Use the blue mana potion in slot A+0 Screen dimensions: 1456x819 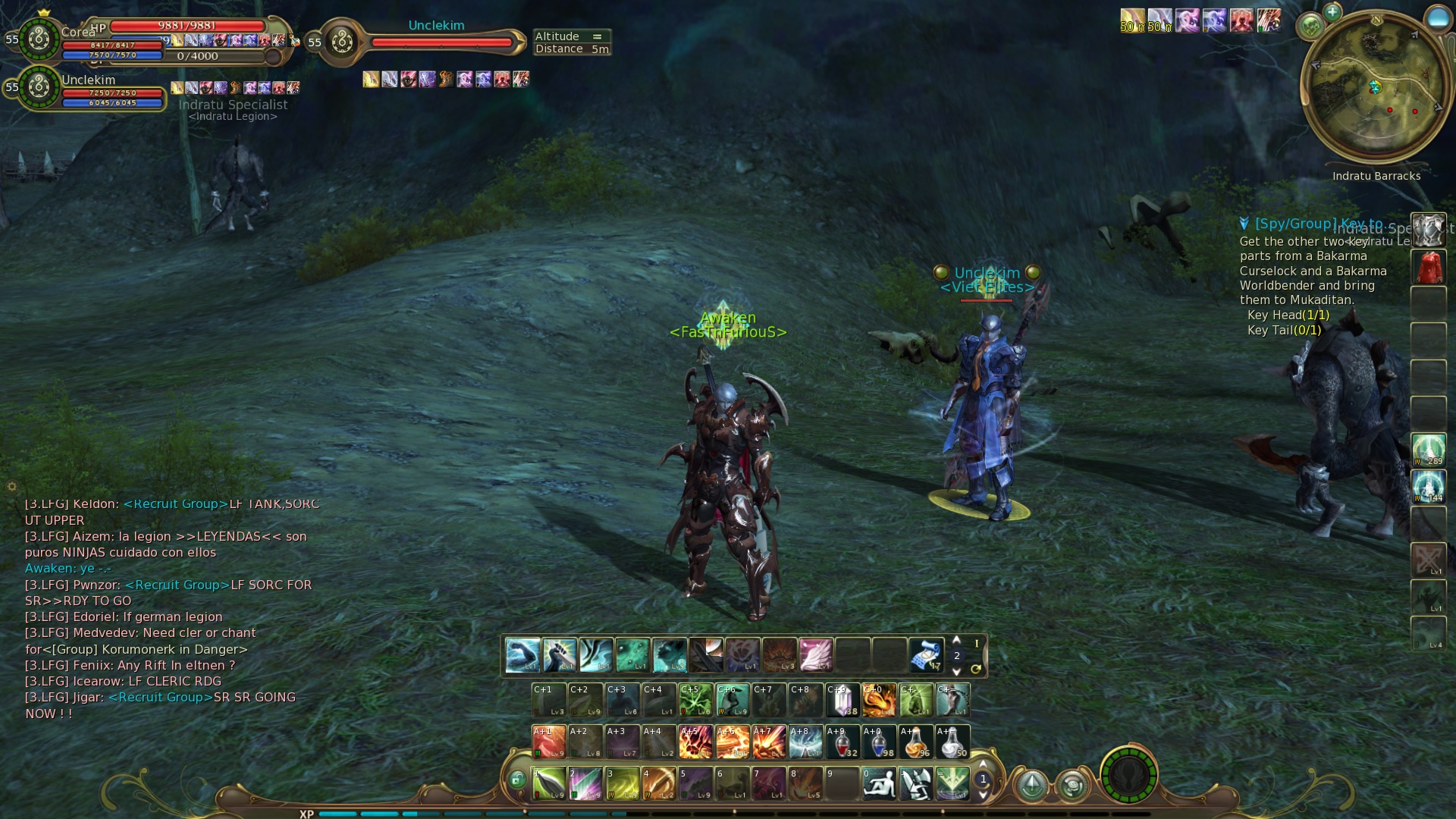pyautogui.click(x=879, y=742)
